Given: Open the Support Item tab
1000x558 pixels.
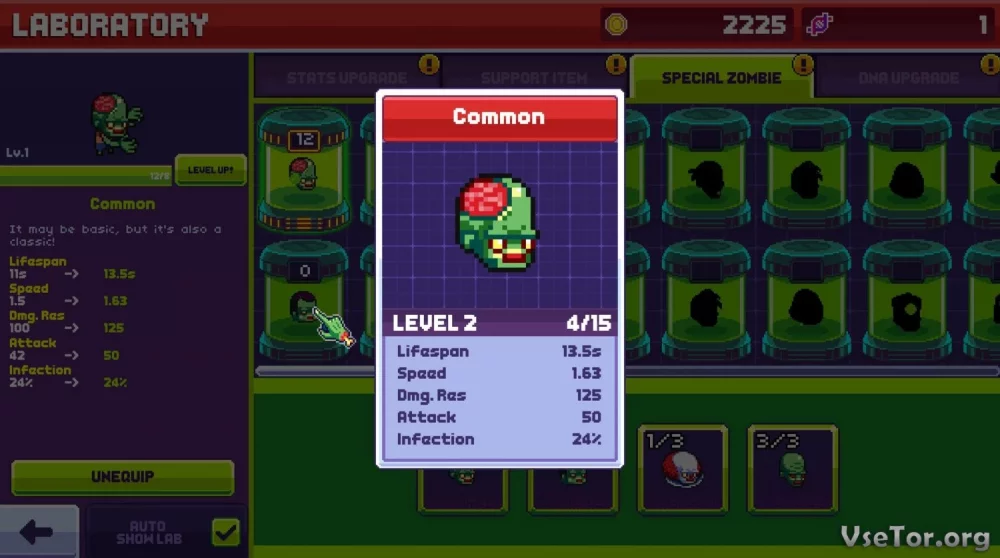Looking at the screenshot, I should [x=534, y=78].
